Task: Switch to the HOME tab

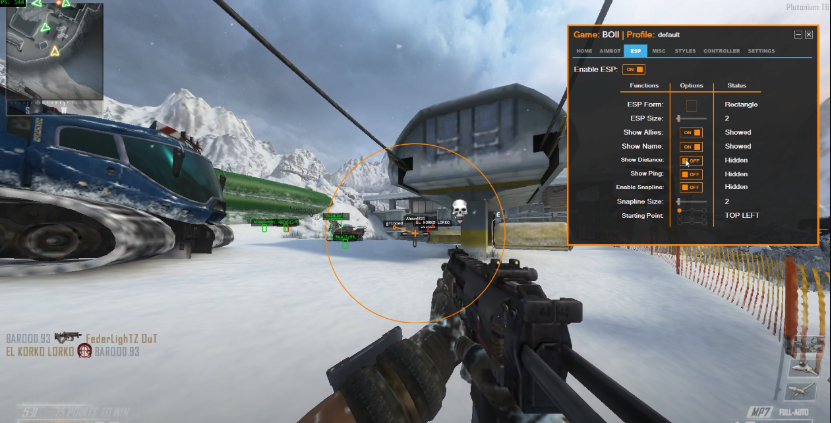Action: pyautogui.click(x=584, y=50)
